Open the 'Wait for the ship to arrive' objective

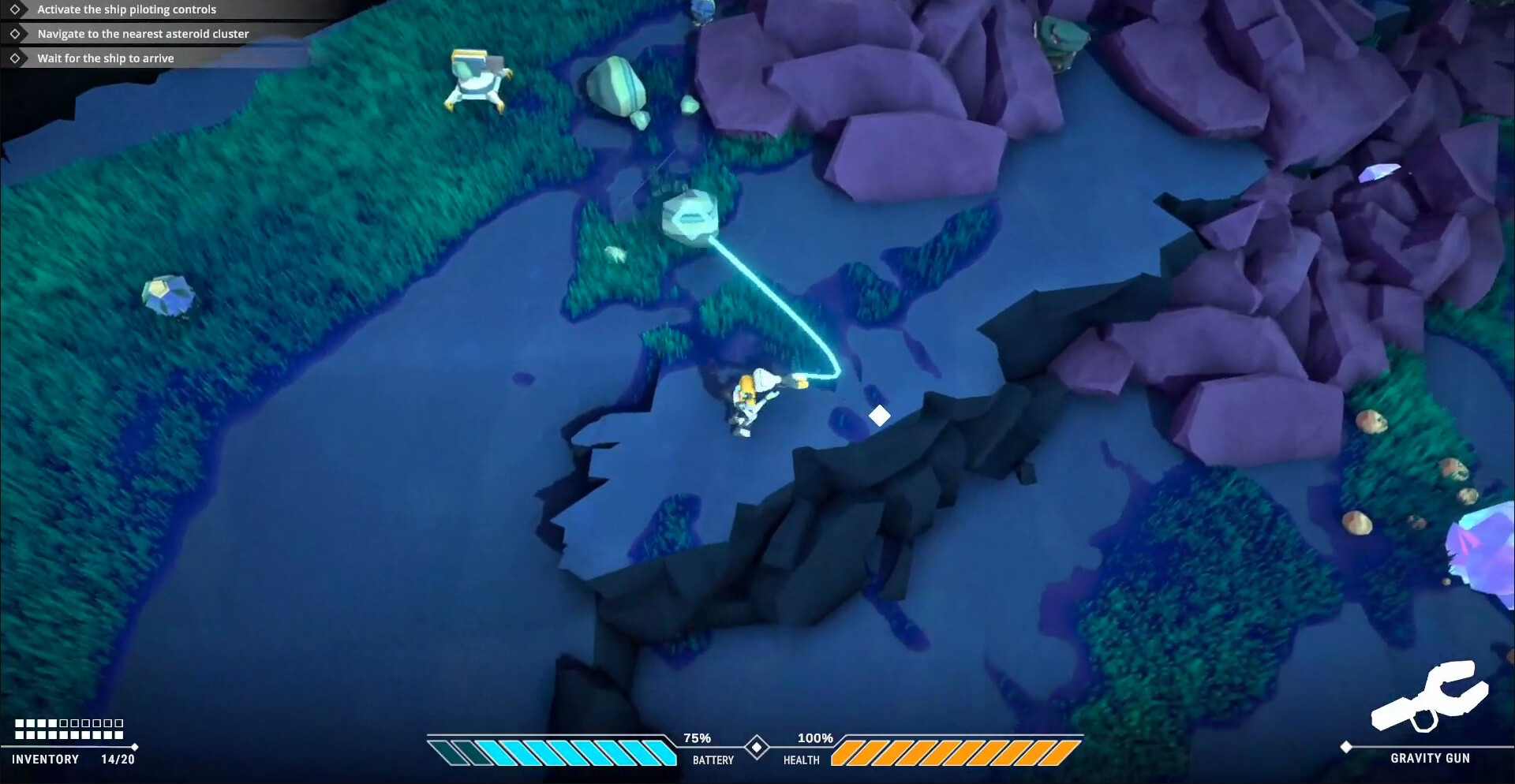(105, 58)
